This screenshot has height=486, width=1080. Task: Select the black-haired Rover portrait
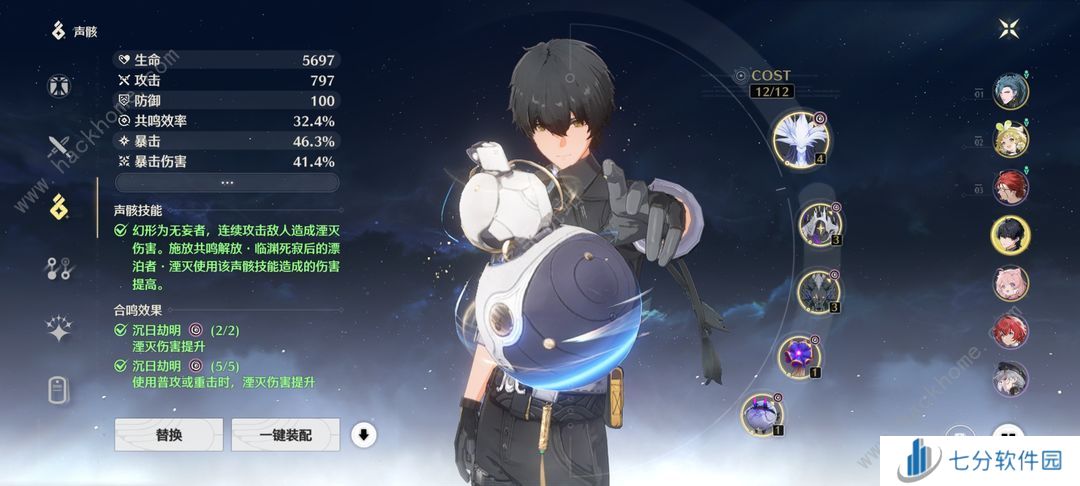[x=1010, y=235]
